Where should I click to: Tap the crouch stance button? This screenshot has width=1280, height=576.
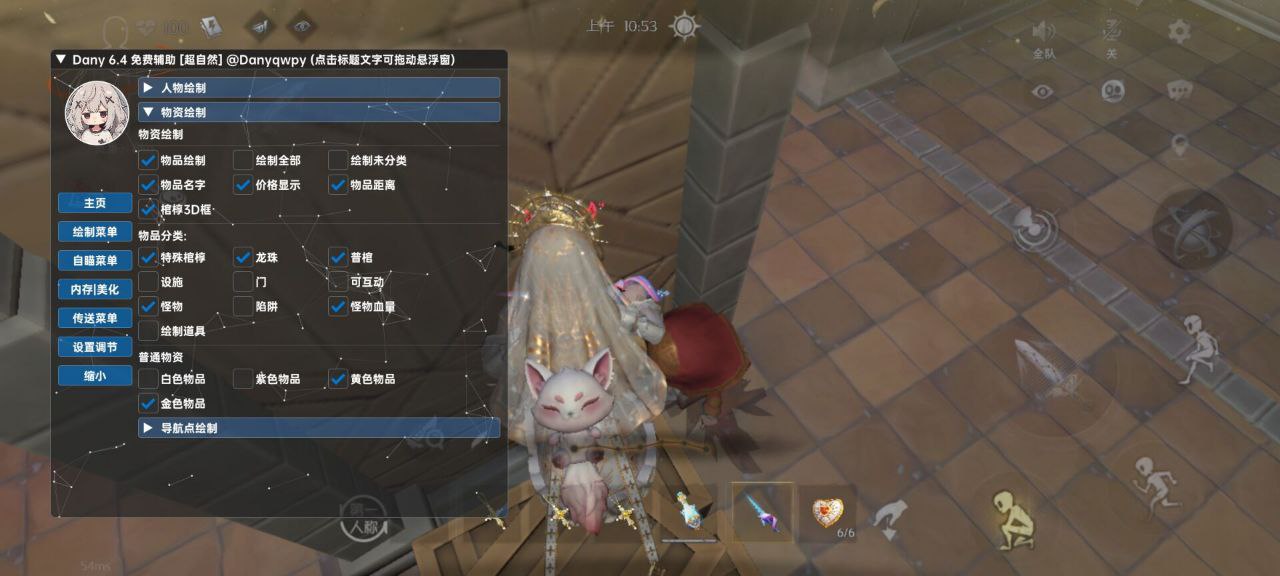tap(1013, 518)
